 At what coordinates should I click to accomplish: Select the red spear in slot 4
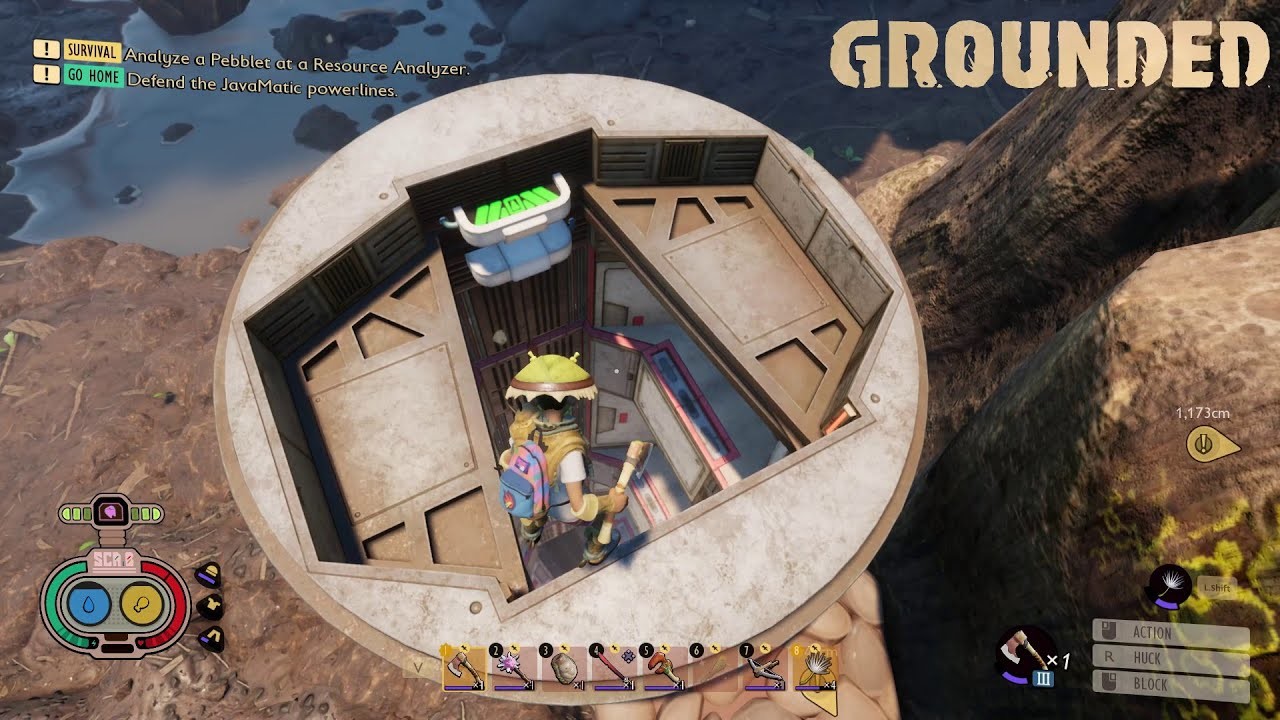(x=612, y=668)
